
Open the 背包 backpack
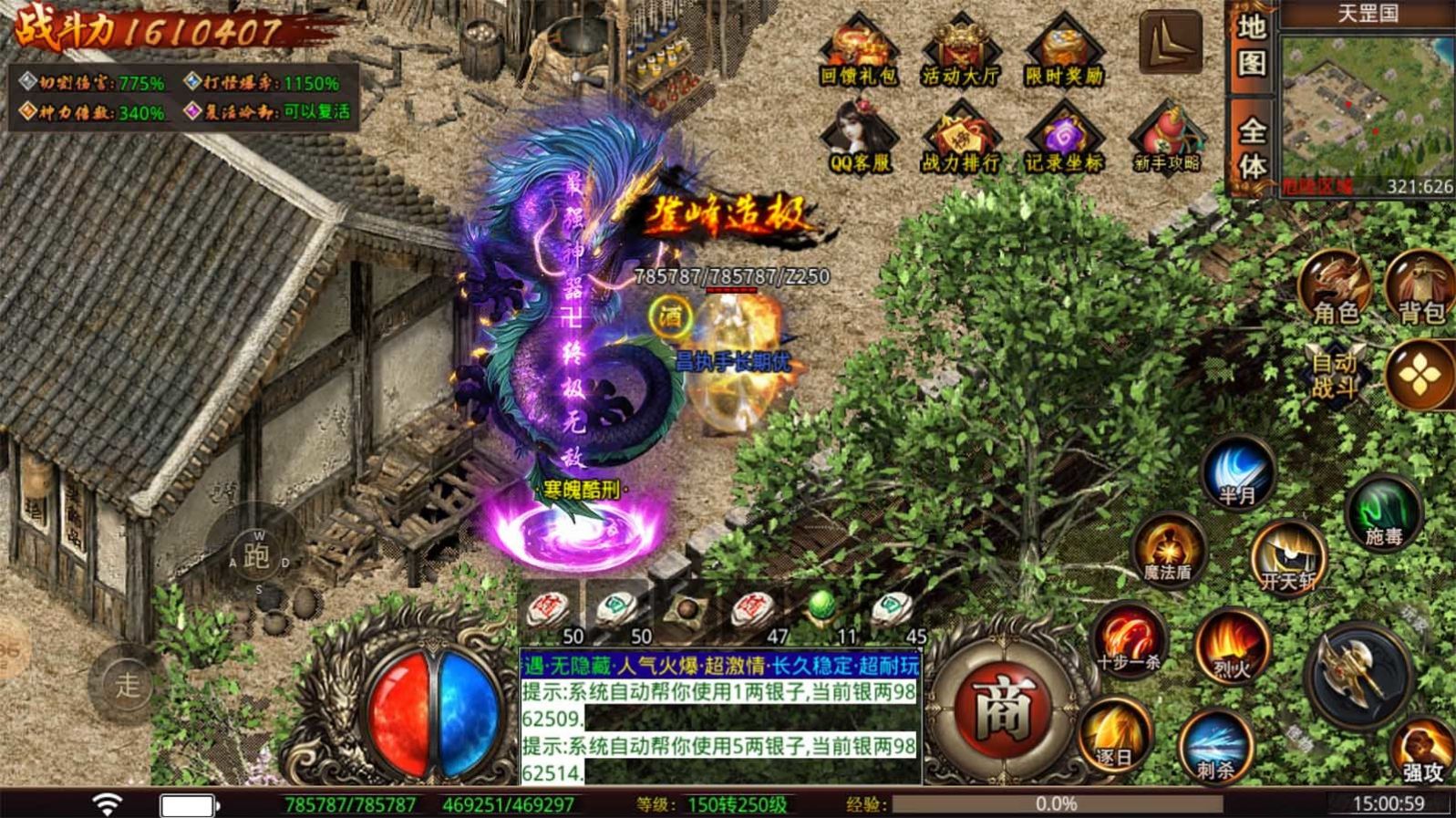(x=1420, y=287)
